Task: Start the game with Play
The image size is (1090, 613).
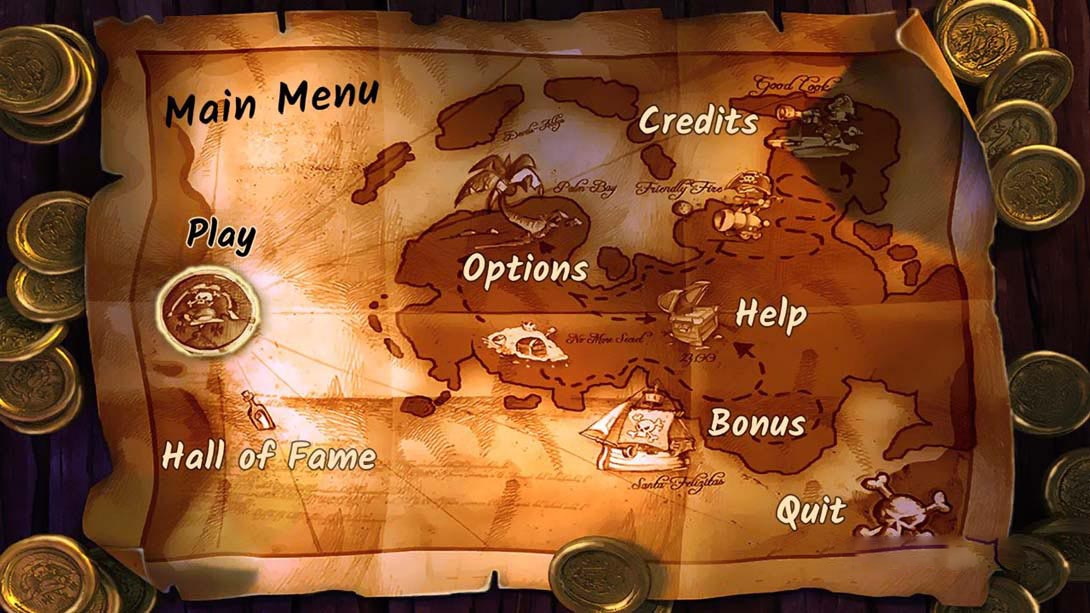Action: coord(221,235)
